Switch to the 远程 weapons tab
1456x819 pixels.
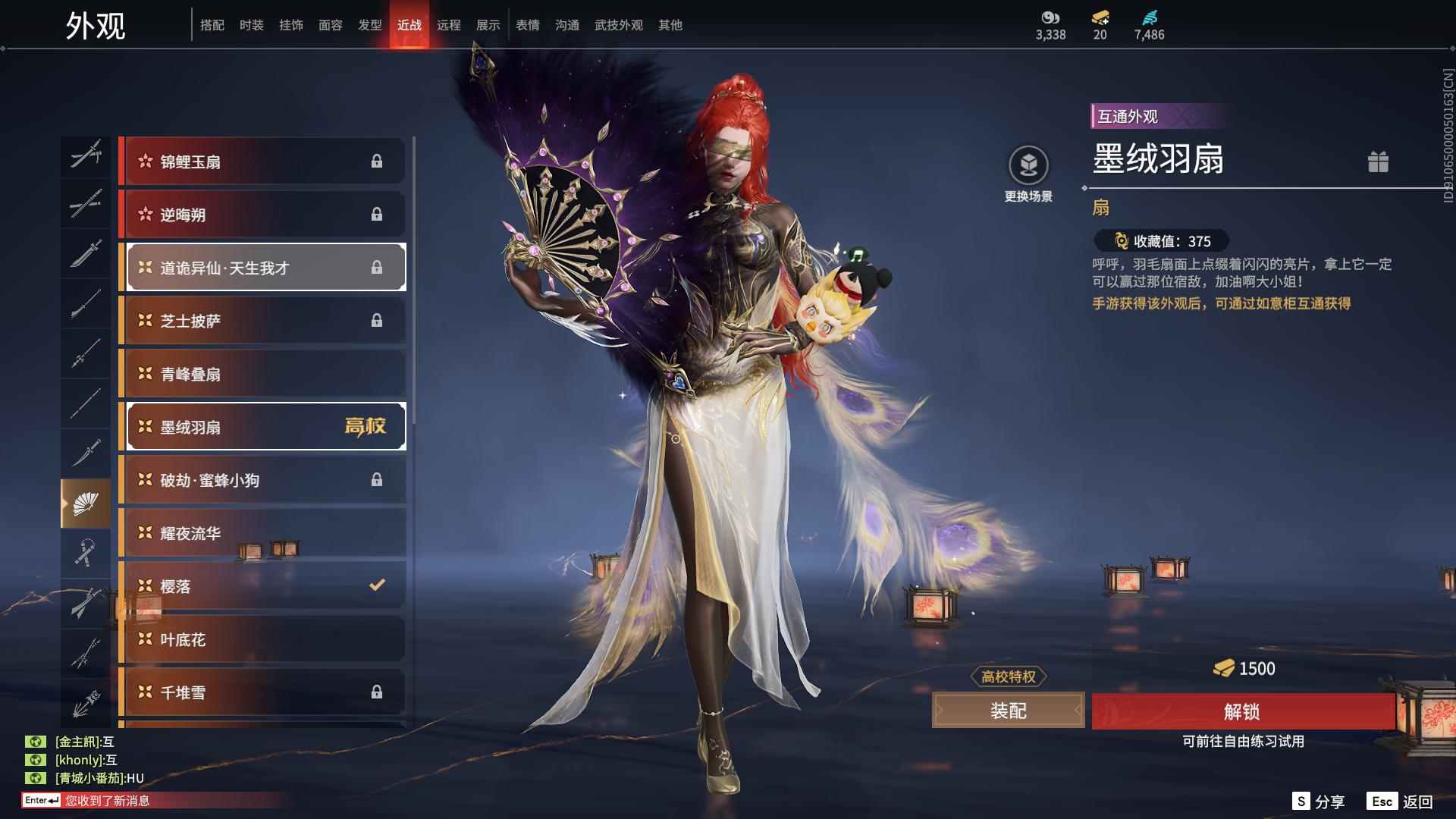[448, 25]
